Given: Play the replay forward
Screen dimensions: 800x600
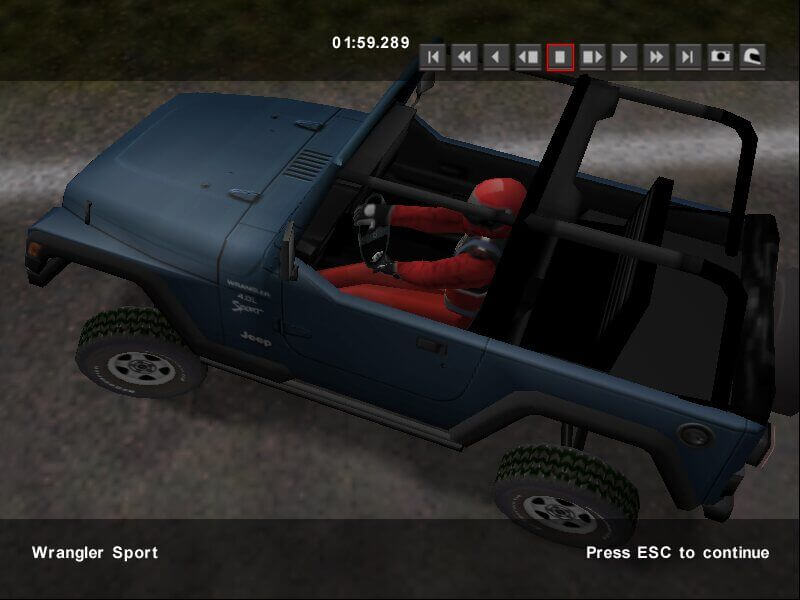Looking at the screenshot, I should pos(624,57).
